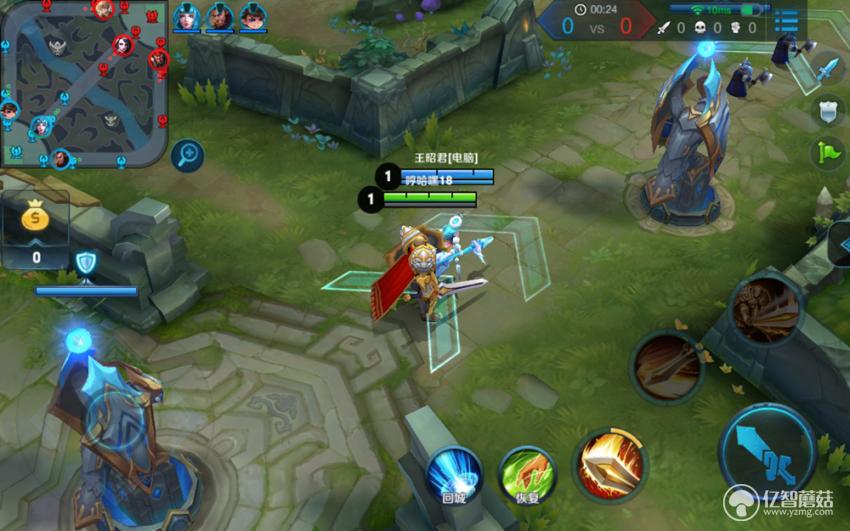This screenshot has height=531, width=850.
Task: Click the magnifier zoom button beside minimap
Action: tap(187, 154)
